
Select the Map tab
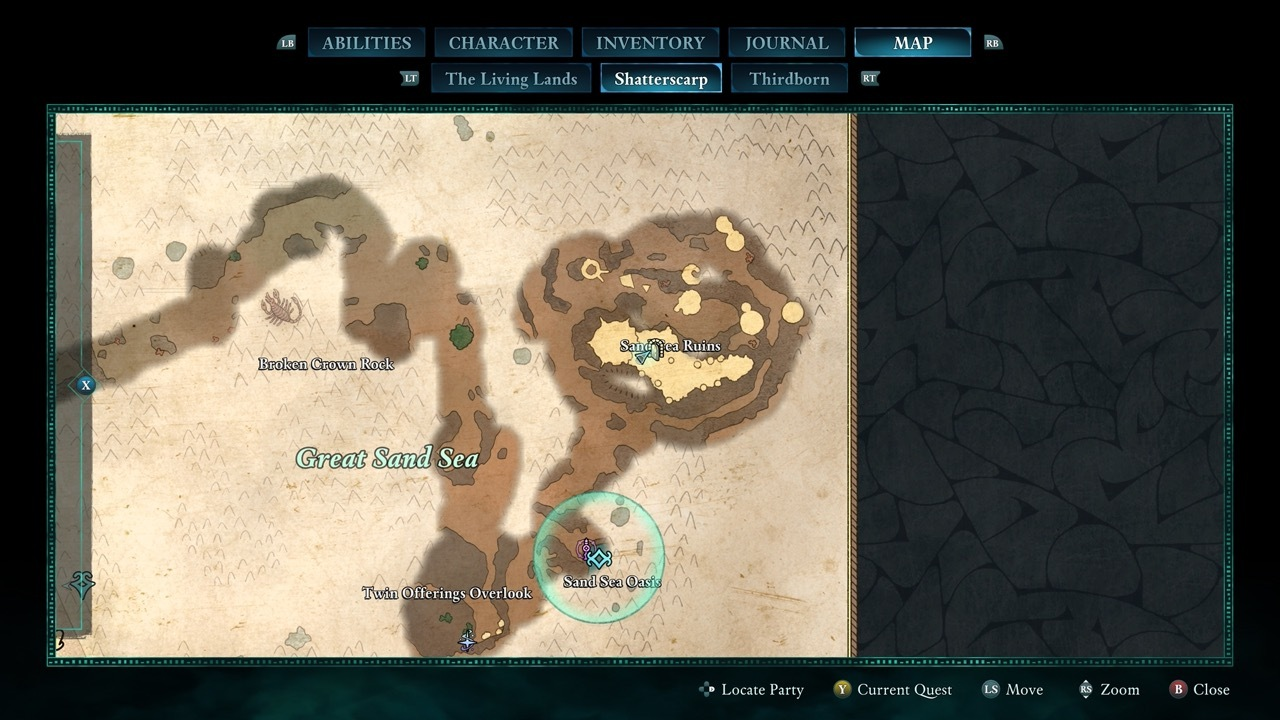point(912,43)
